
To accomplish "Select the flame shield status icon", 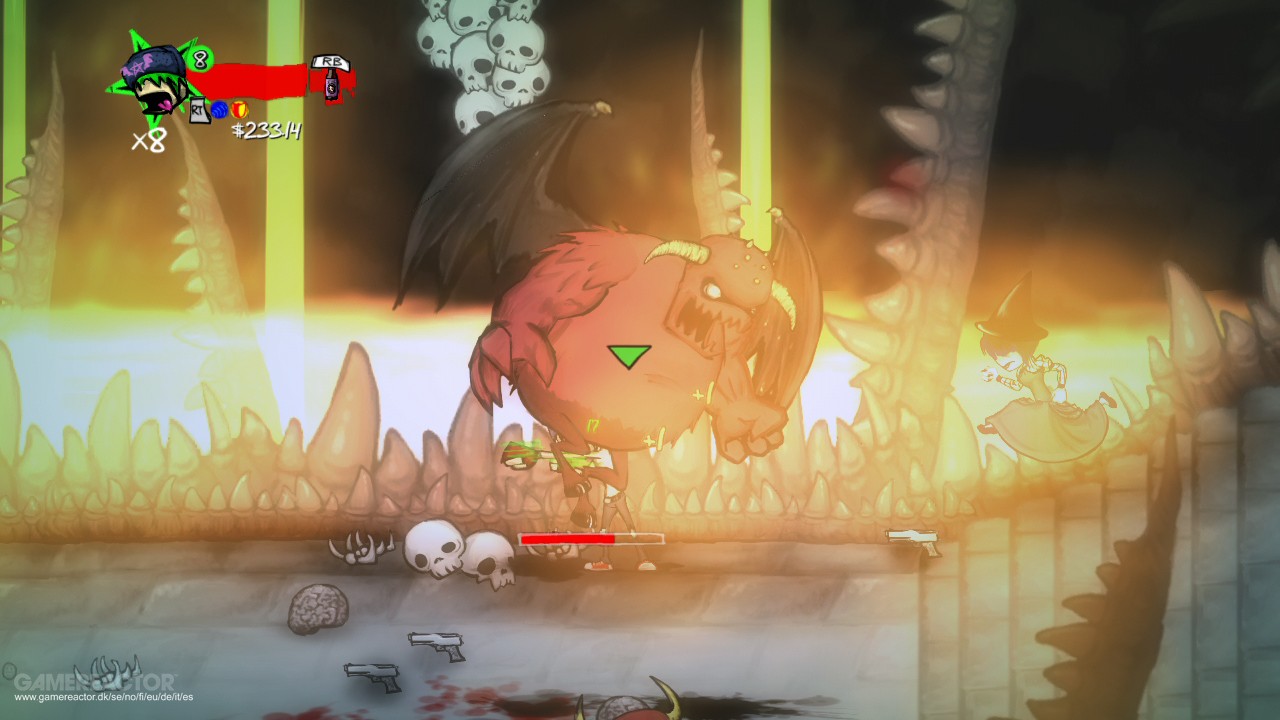I will pyautogui.click(x=239, y=110).
